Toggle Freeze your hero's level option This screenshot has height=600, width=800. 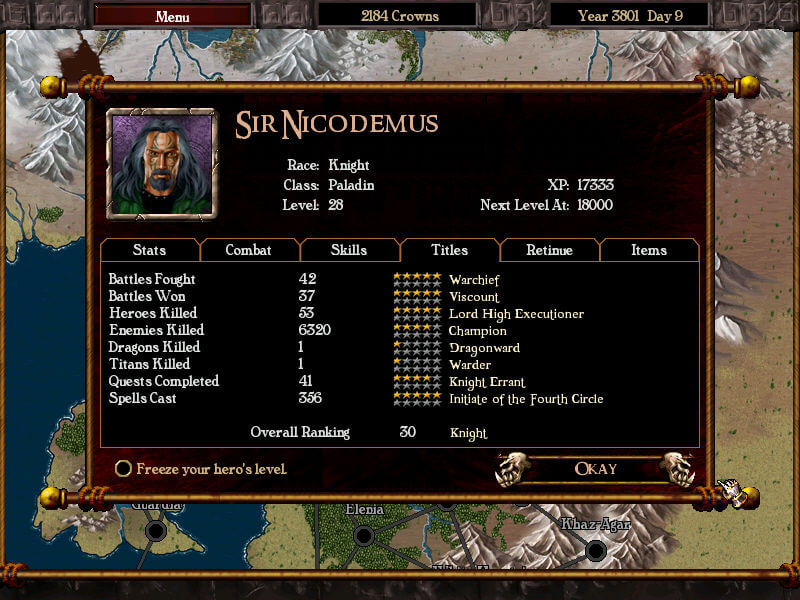pos(124,468)
